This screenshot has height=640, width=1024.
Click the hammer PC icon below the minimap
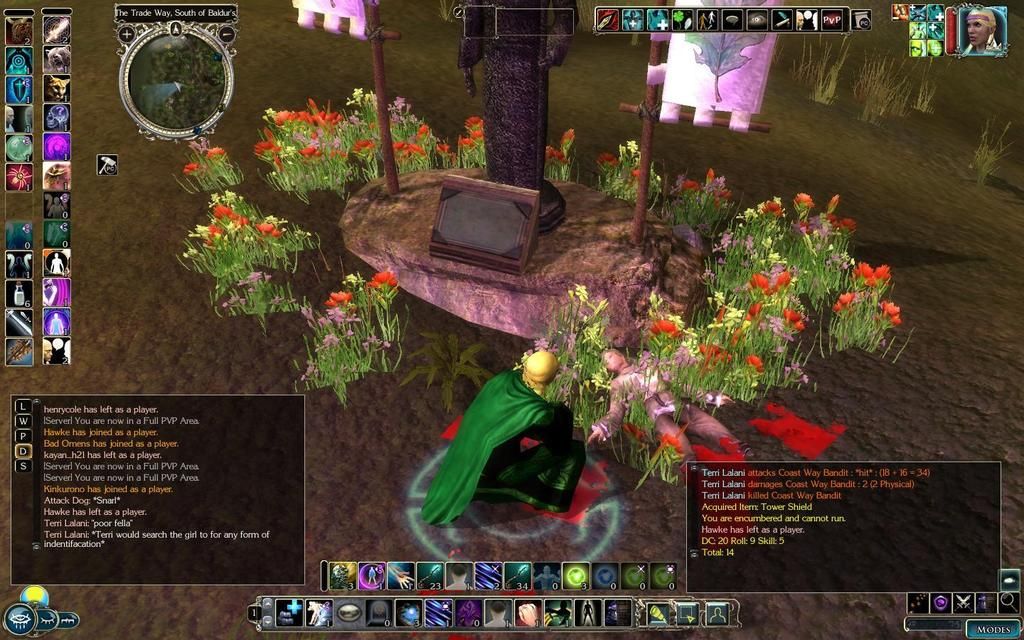107,164
